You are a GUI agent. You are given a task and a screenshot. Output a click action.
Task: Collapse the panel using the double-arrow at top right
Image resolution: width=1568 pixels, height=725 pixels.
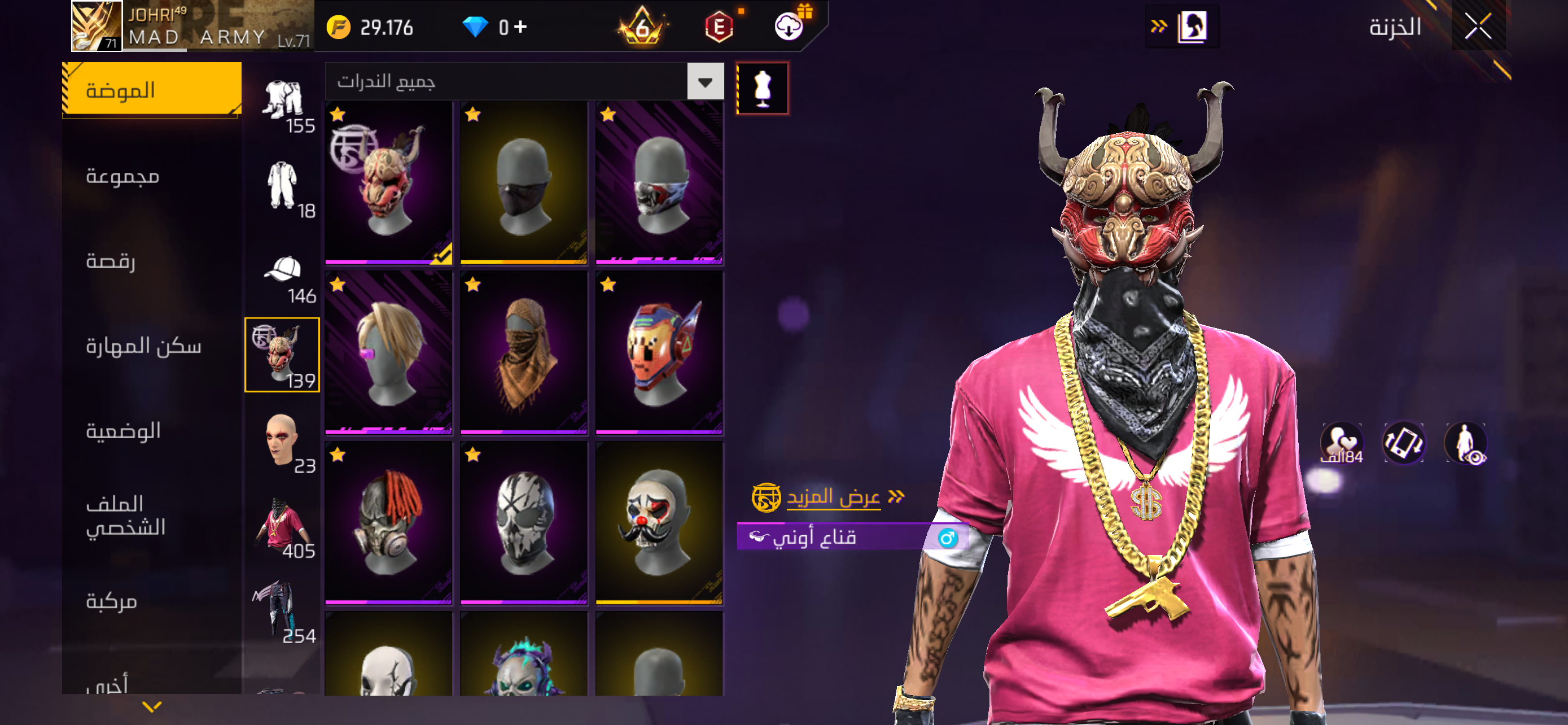coord(1160,25)
